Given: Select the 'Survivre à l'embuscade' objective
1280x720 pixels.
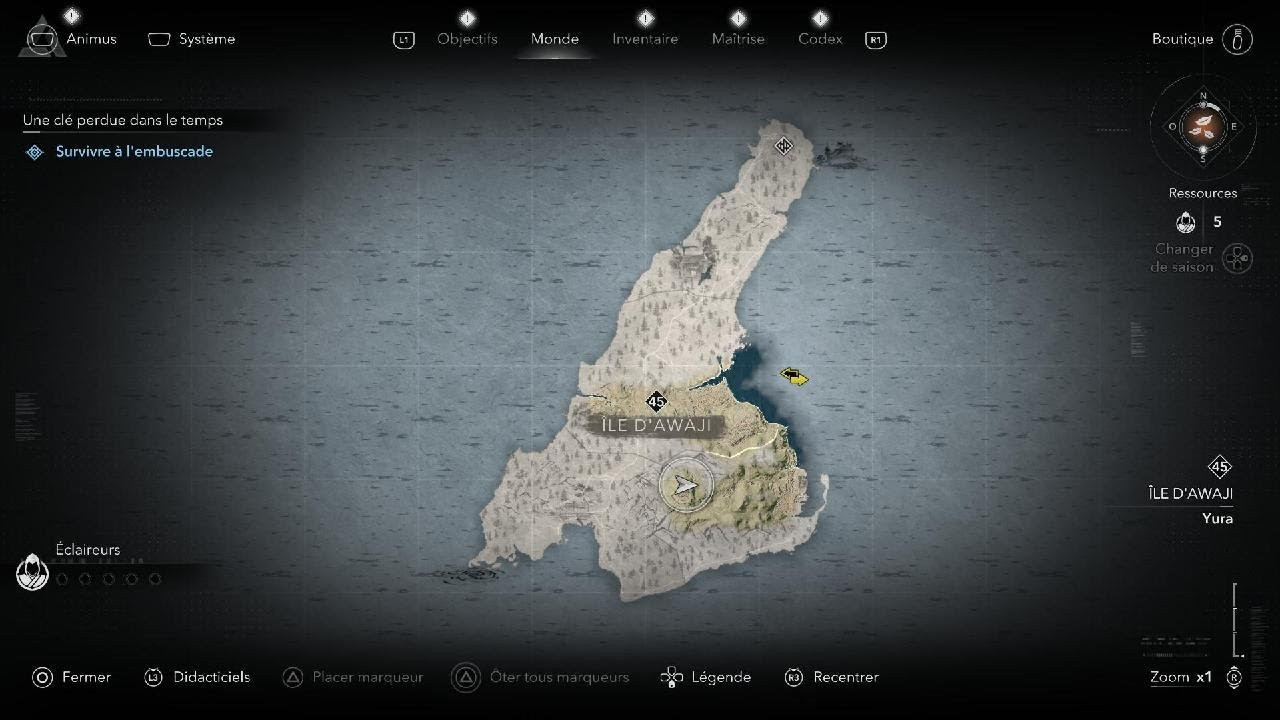Looking at the screenshot, I should coord(134,151).
